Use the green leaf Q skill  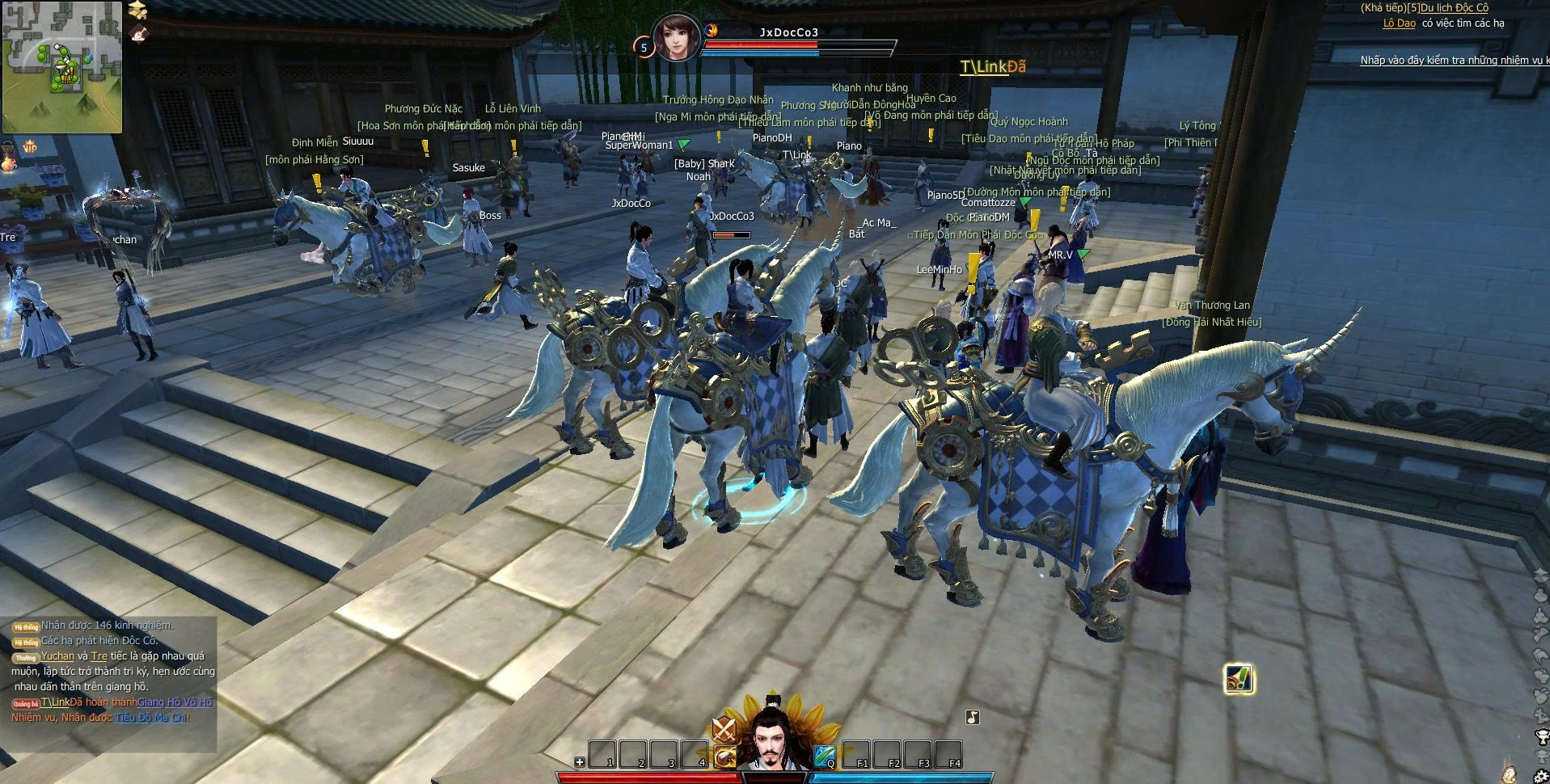coord(825,756)
